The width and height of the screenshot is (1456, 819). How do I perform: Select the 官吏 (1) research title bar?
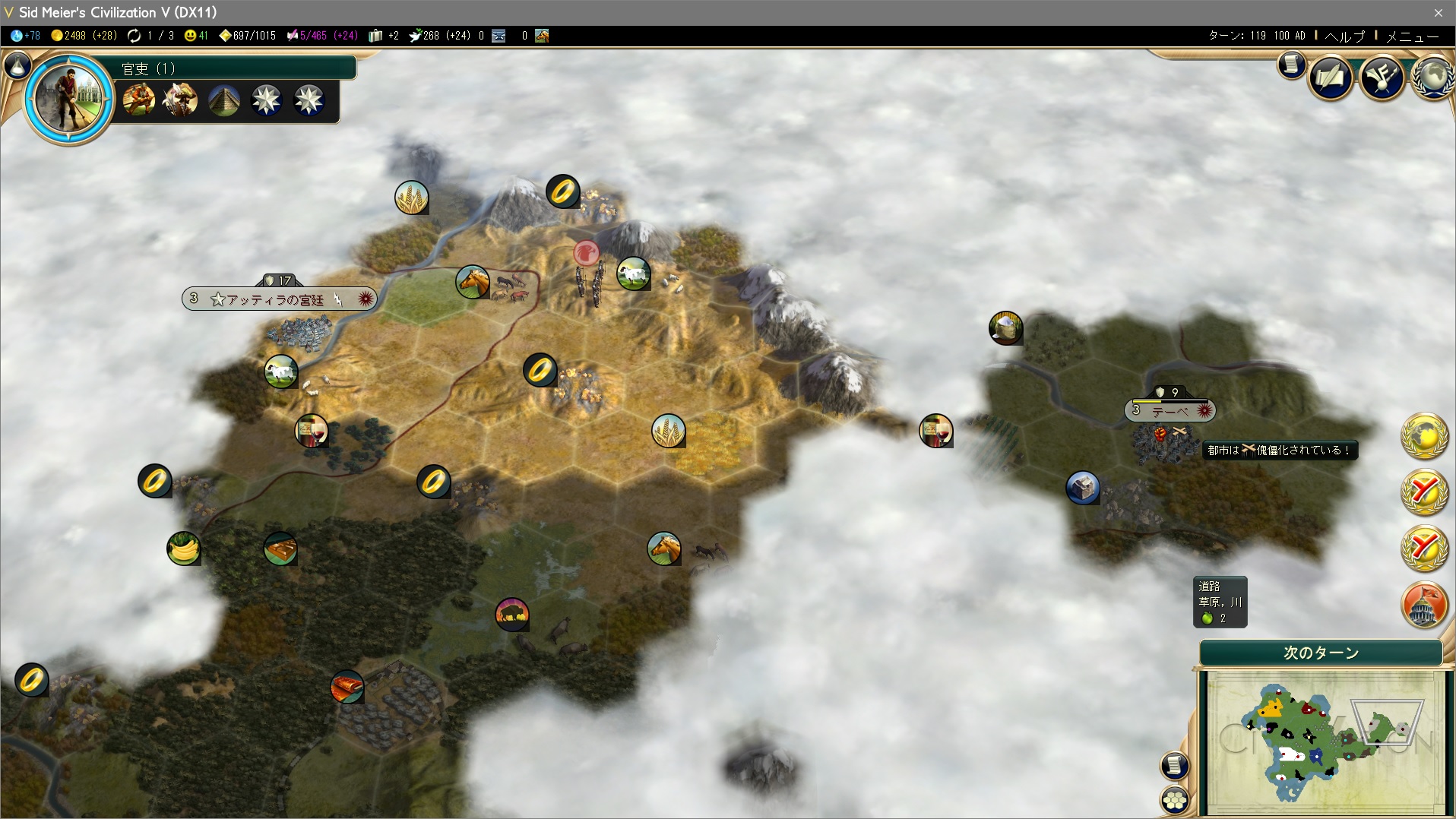236,68
